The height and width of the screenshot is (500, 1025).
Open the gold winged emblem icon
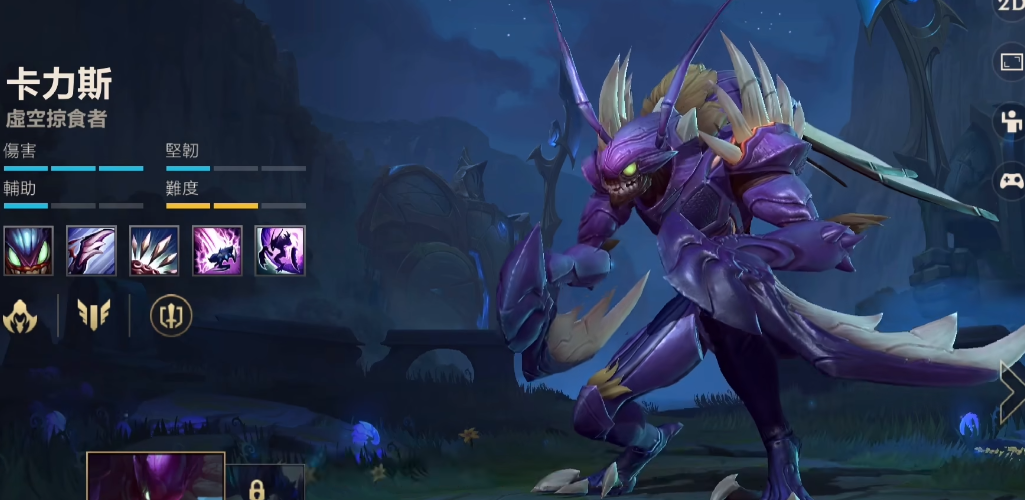click(x=94, y=316)
